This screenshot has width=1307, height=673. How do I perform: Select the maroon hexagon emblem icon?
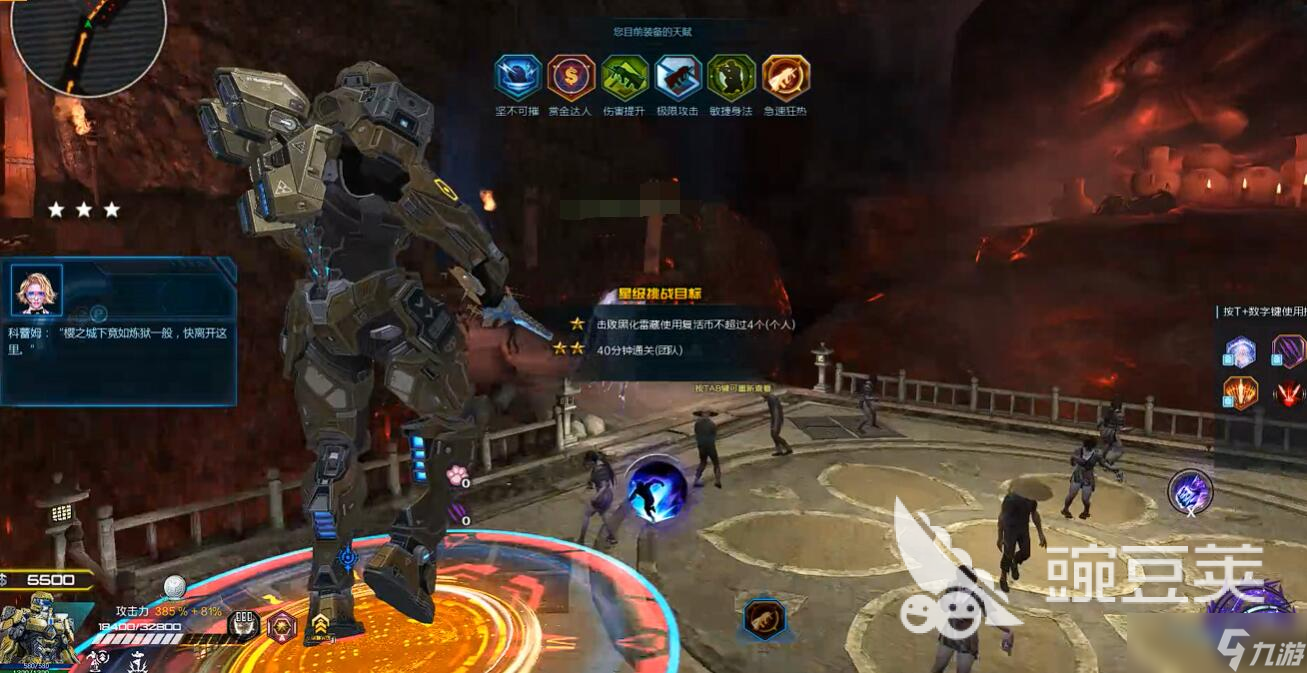pyautogui.click(x=282, y=626)
